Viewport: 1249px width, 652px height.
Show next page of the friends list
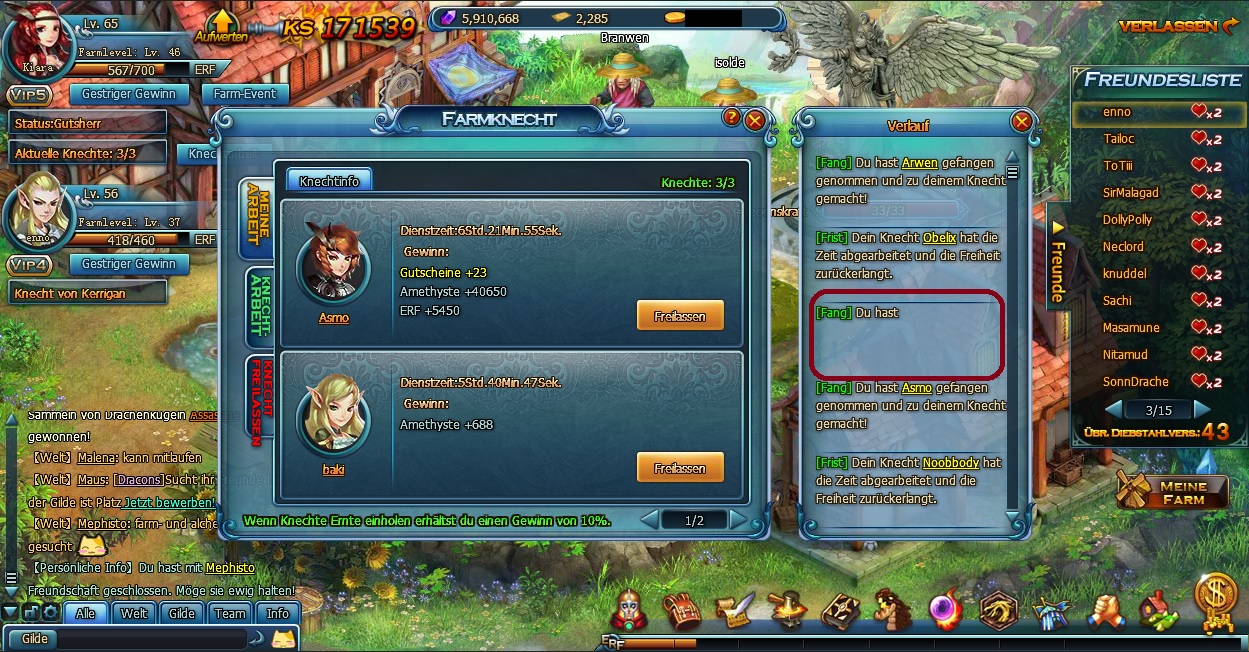1202,410
